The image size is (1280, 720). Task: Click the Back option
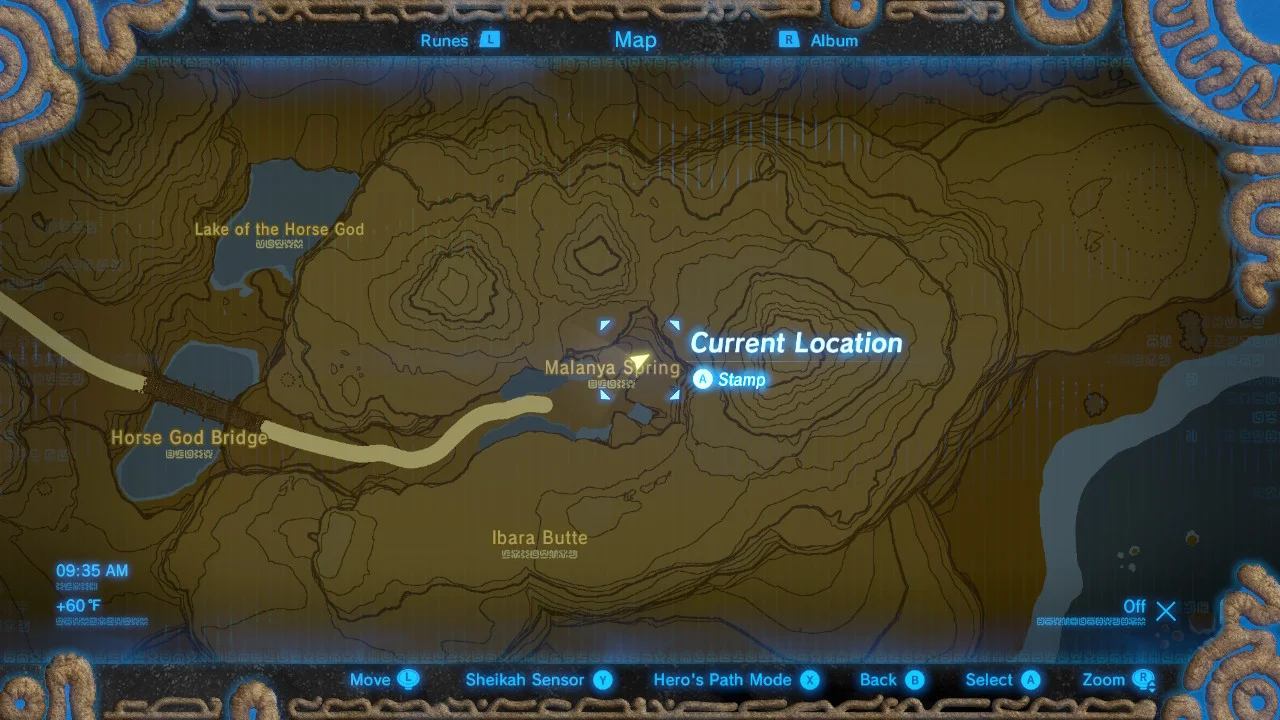pyautogui.click(x=877, y=680)
